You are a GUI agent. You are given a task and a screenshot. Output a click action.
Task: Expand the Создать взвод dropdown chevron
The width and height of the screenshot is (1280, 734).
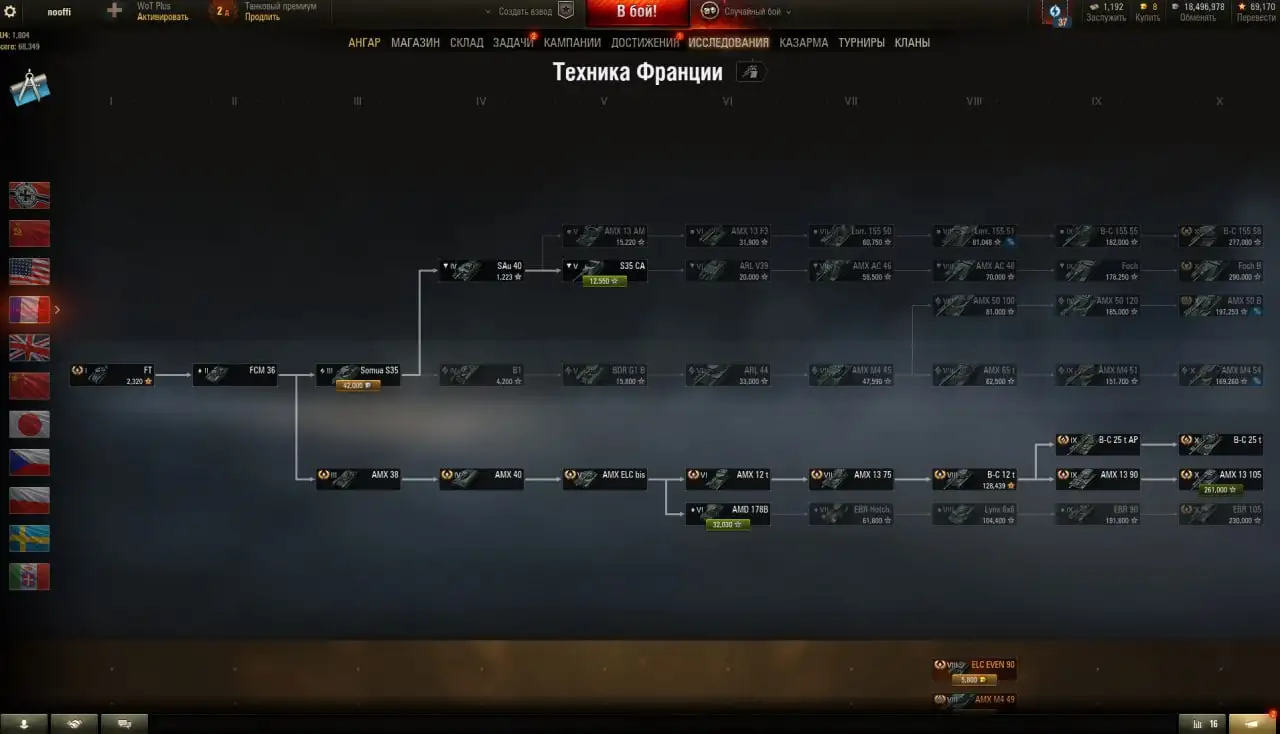(x=488, y=10)
